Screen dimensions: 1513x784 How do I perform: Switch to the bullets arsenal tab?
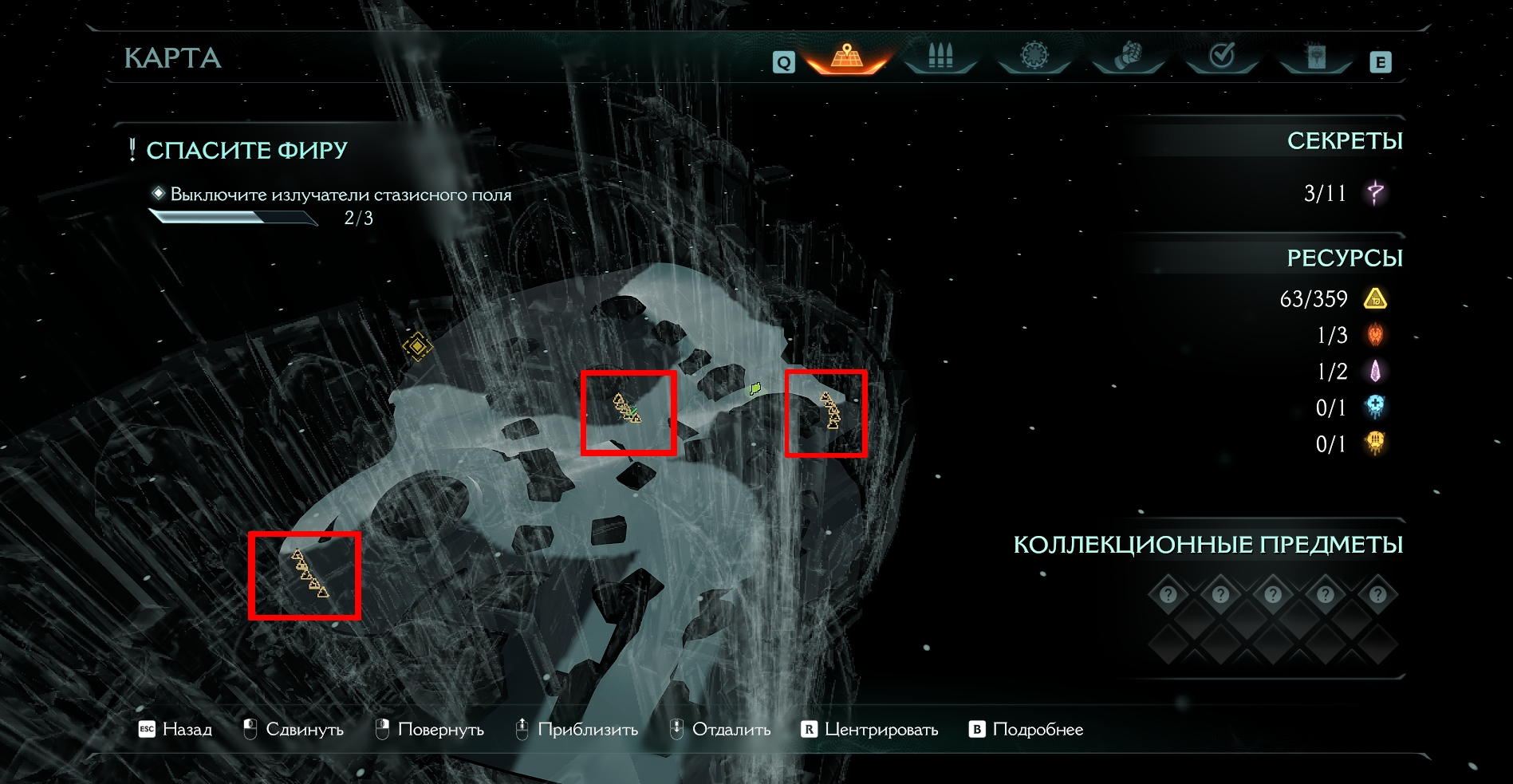click(x=940, y=57)
